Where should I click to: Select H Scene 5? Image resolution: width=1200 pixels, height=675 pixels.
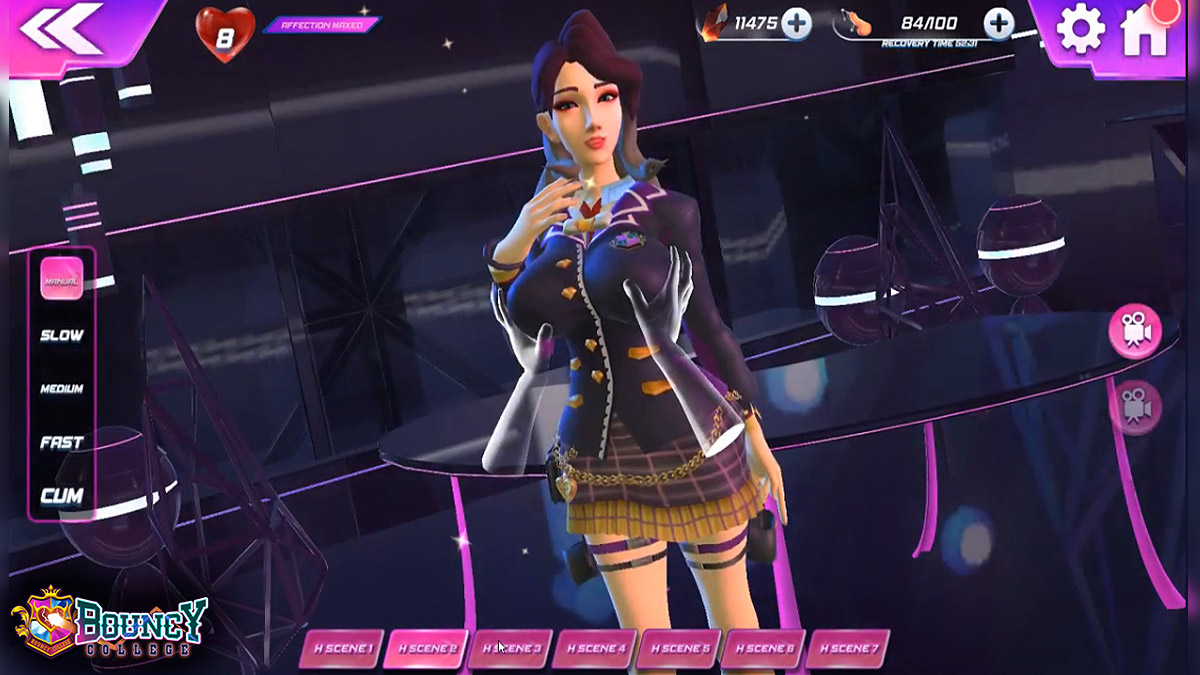pyautogui.click(x=678, y=648)
